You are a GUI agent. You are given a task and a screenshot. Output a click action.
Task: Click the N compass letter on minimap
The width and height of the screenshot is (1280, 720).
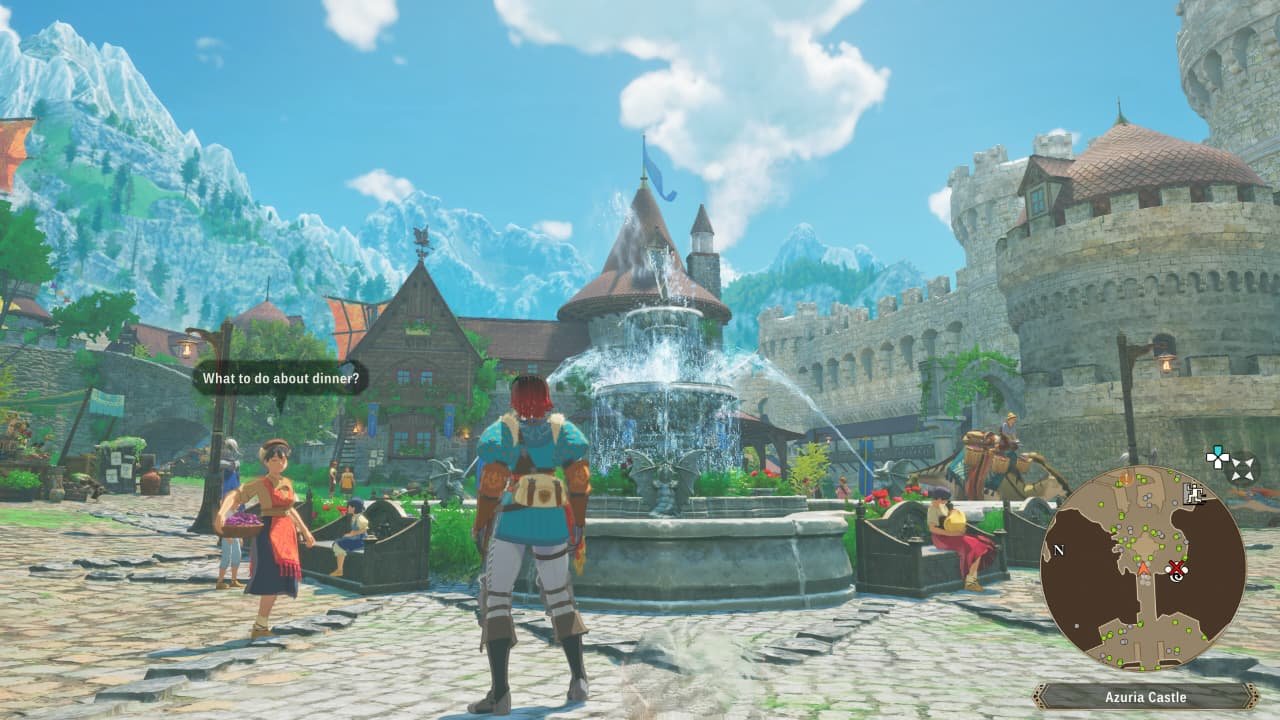1059,551
